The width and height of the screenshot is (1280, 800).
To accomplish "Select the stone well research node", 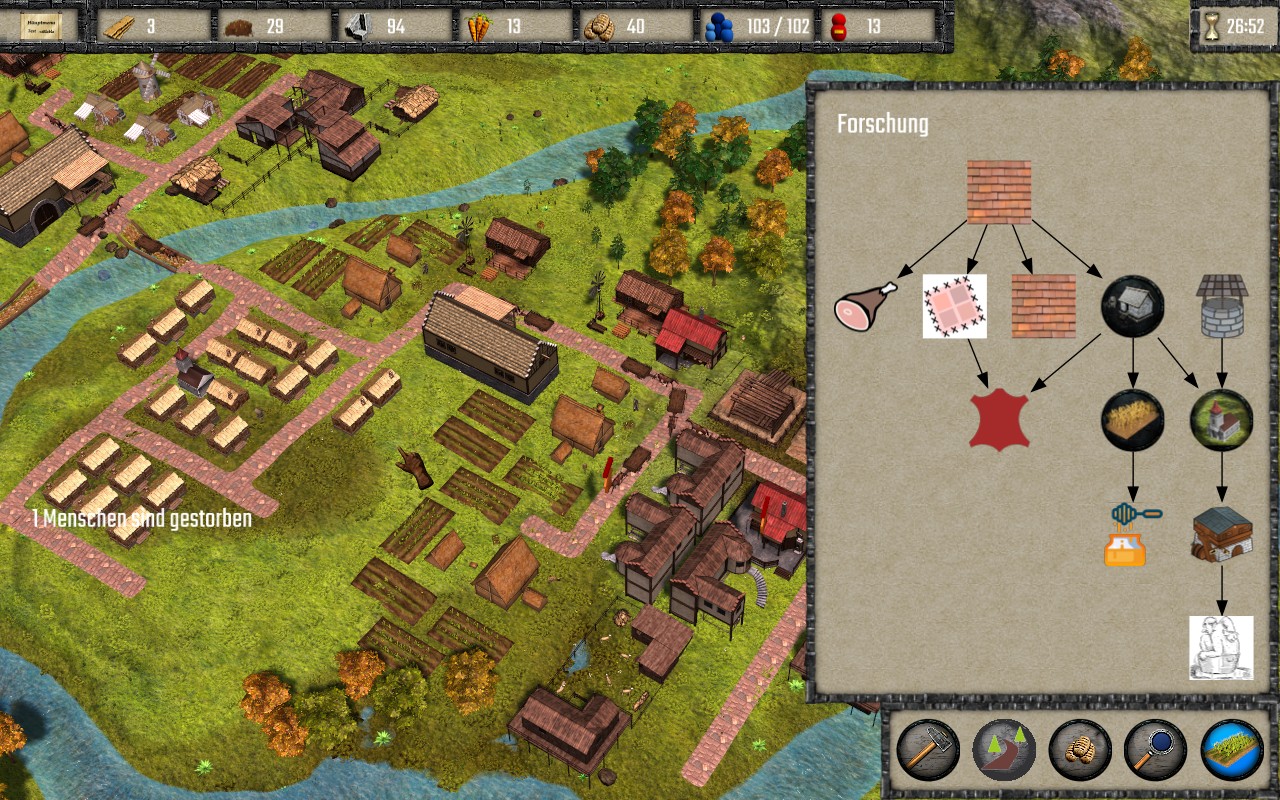I will tap(1221, 306).
